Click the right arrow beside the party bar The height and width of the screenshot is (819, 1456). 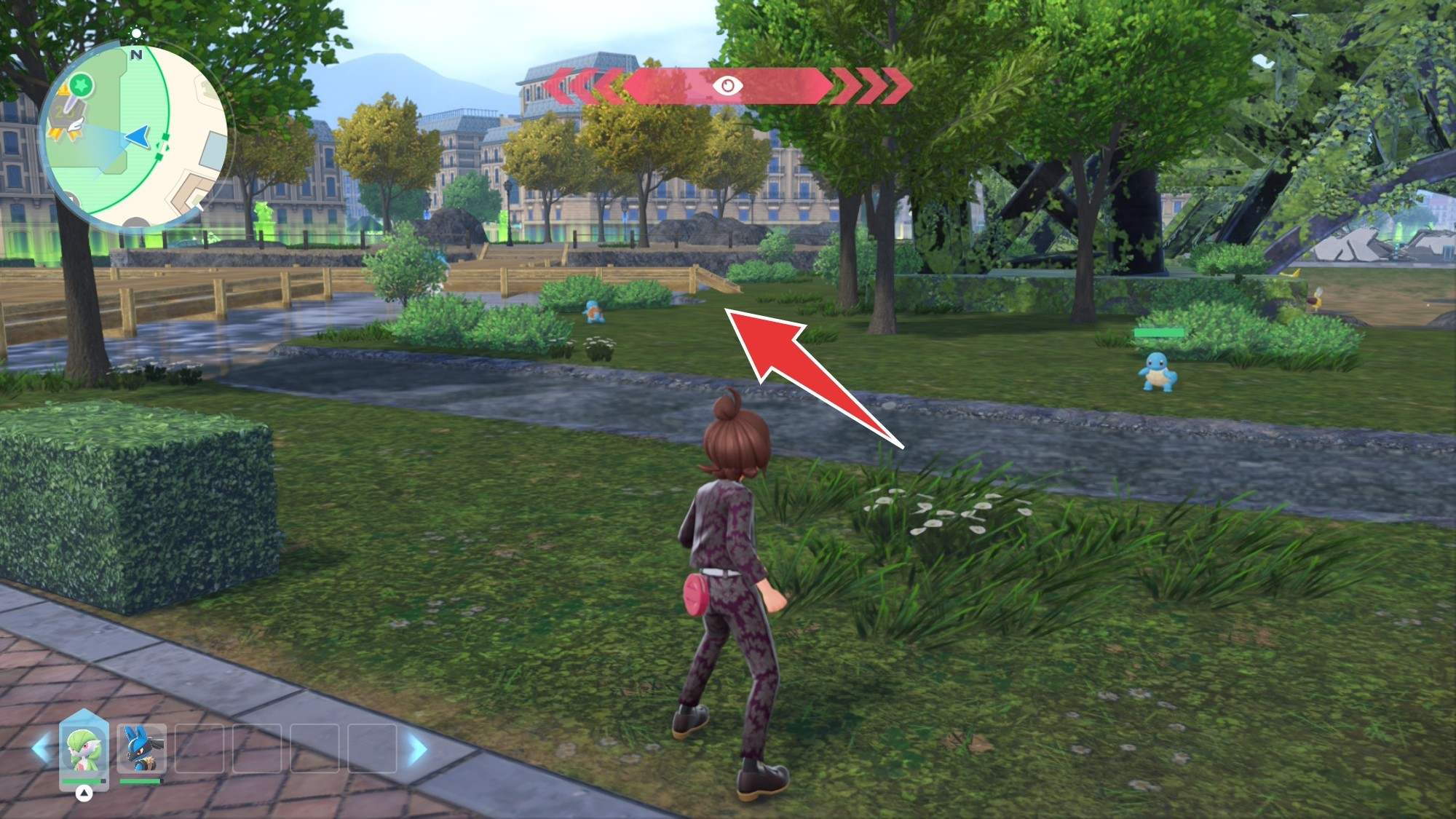point(417,749)
